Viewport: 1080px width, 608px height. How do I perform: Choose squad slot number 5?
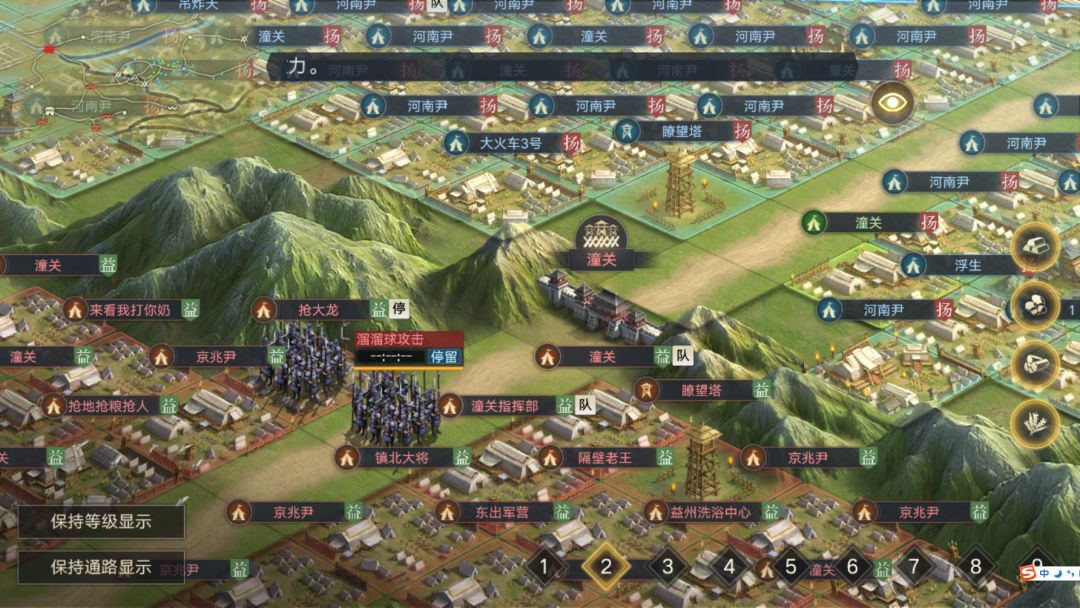[x=790, y=568]
